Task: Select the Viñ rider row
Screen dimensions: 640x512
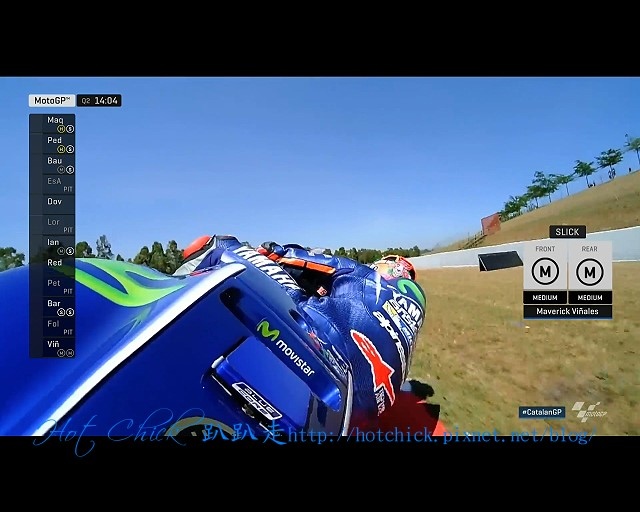Action: point(53,347)
